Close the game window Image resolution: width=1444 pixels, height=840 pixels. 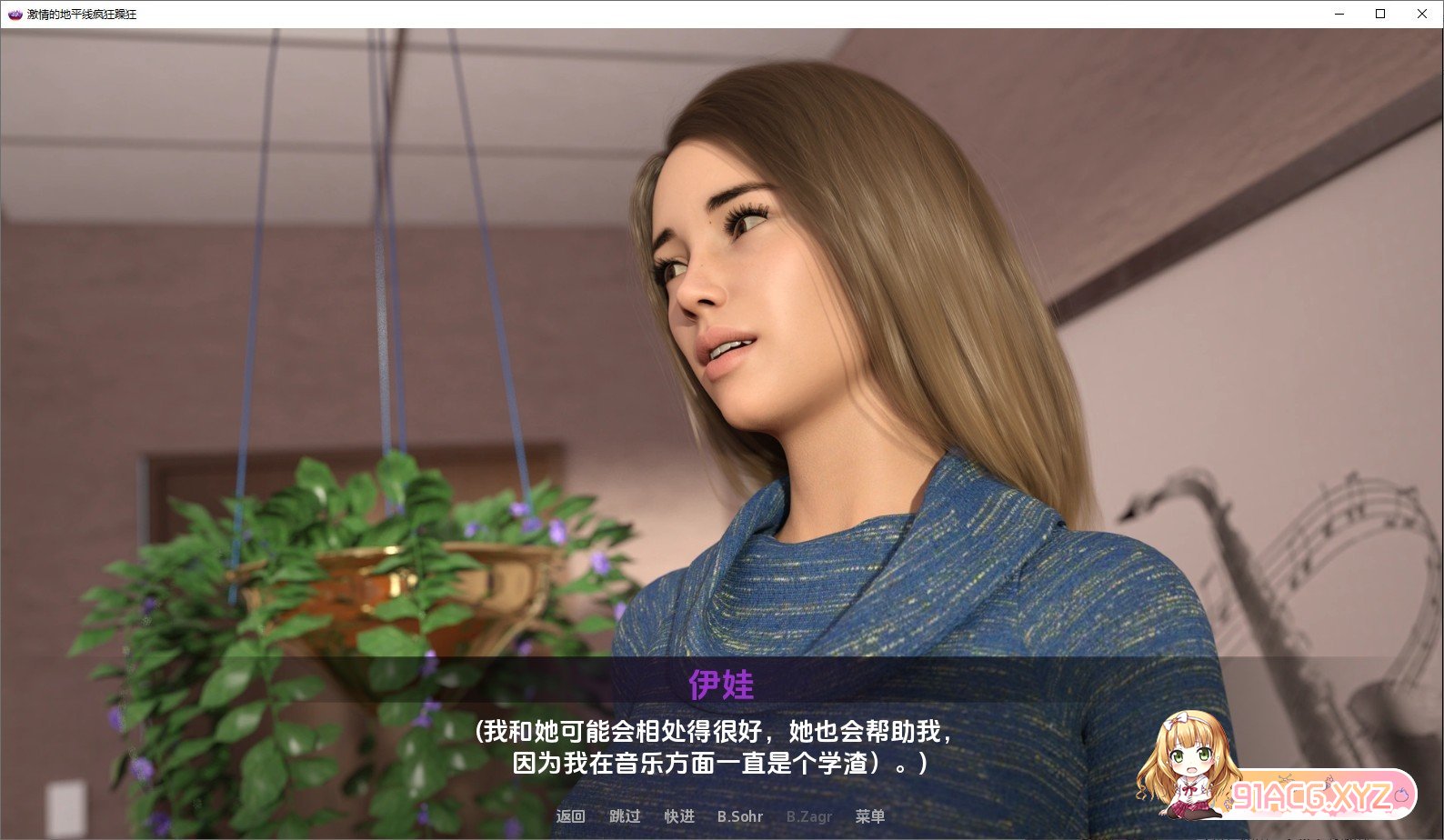(1421, 14)
